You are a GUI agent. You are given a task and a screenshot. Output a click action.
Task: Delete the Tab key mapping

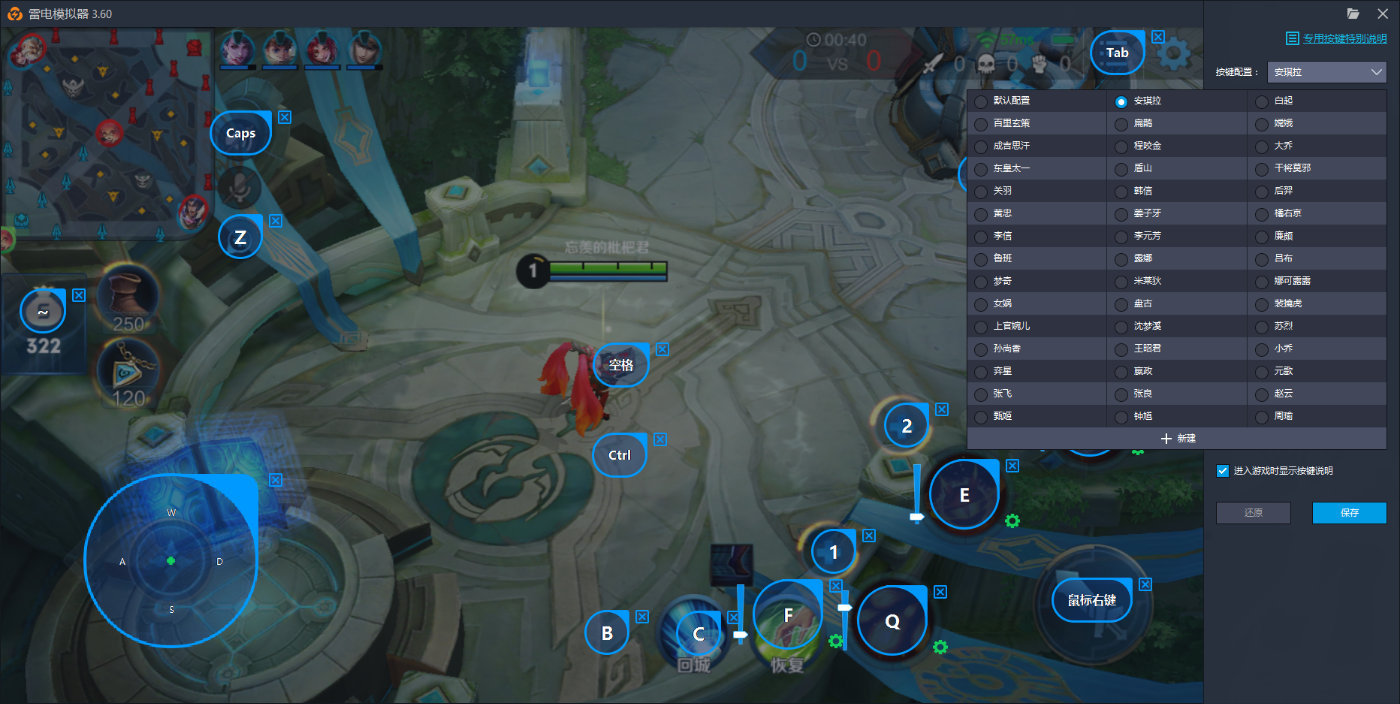(x=1158, y=37)
